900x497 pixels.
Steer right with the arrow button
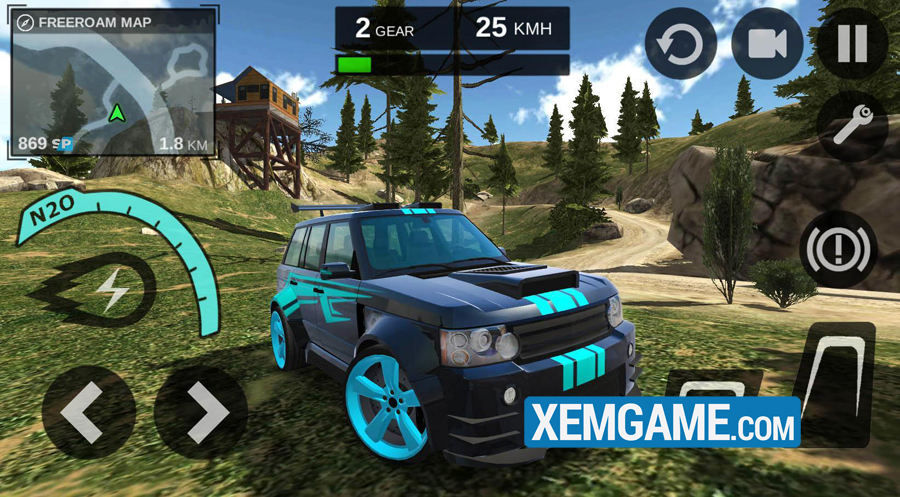click(x=201, y=411)
